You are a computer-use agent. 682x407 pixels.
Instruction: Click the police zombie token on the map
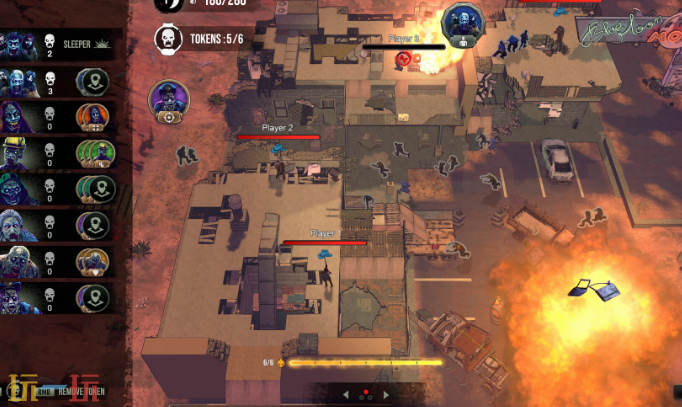tap(169, 100)
